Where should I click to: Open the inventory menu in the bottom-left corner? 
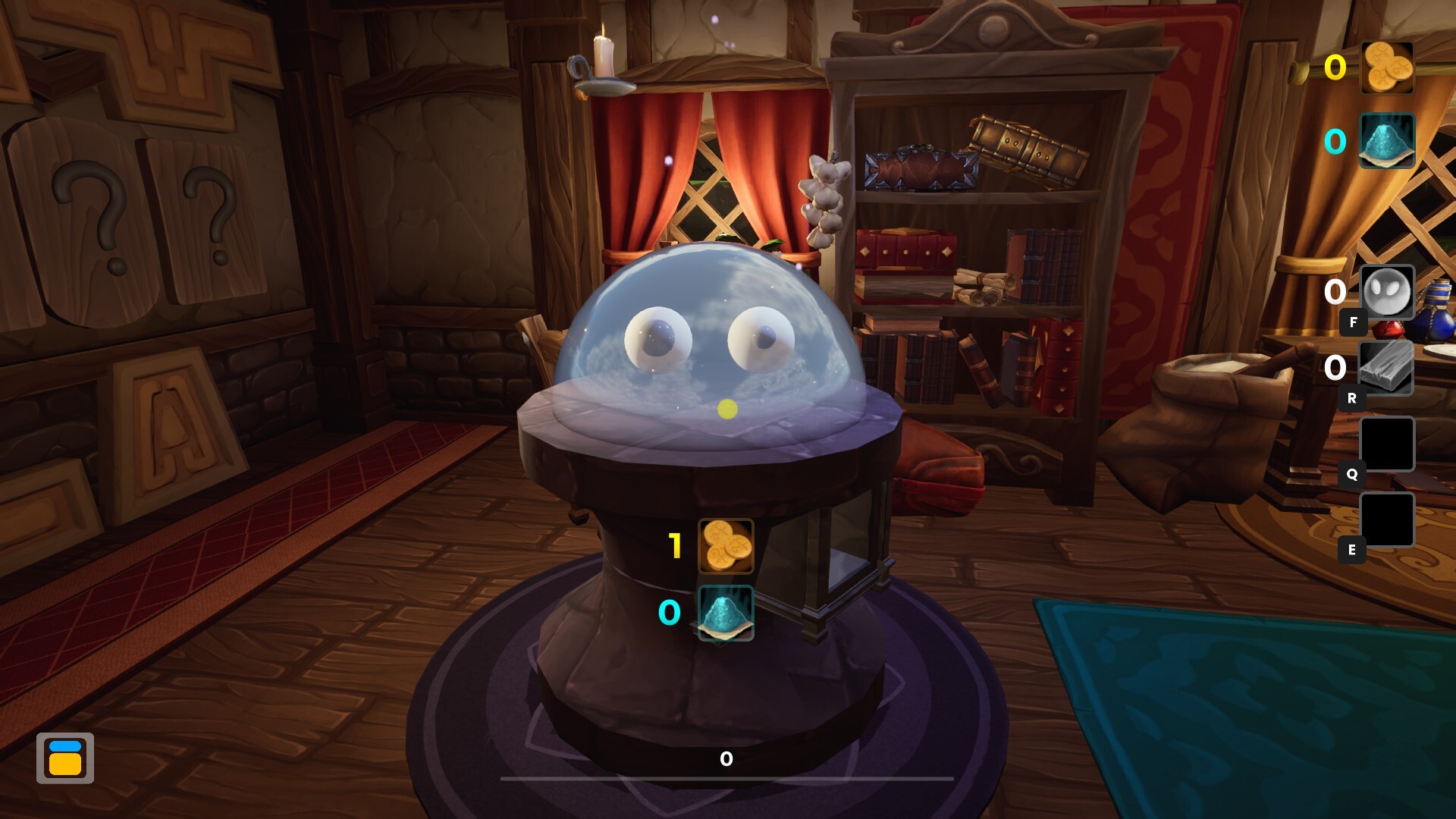tap(65, 757)
